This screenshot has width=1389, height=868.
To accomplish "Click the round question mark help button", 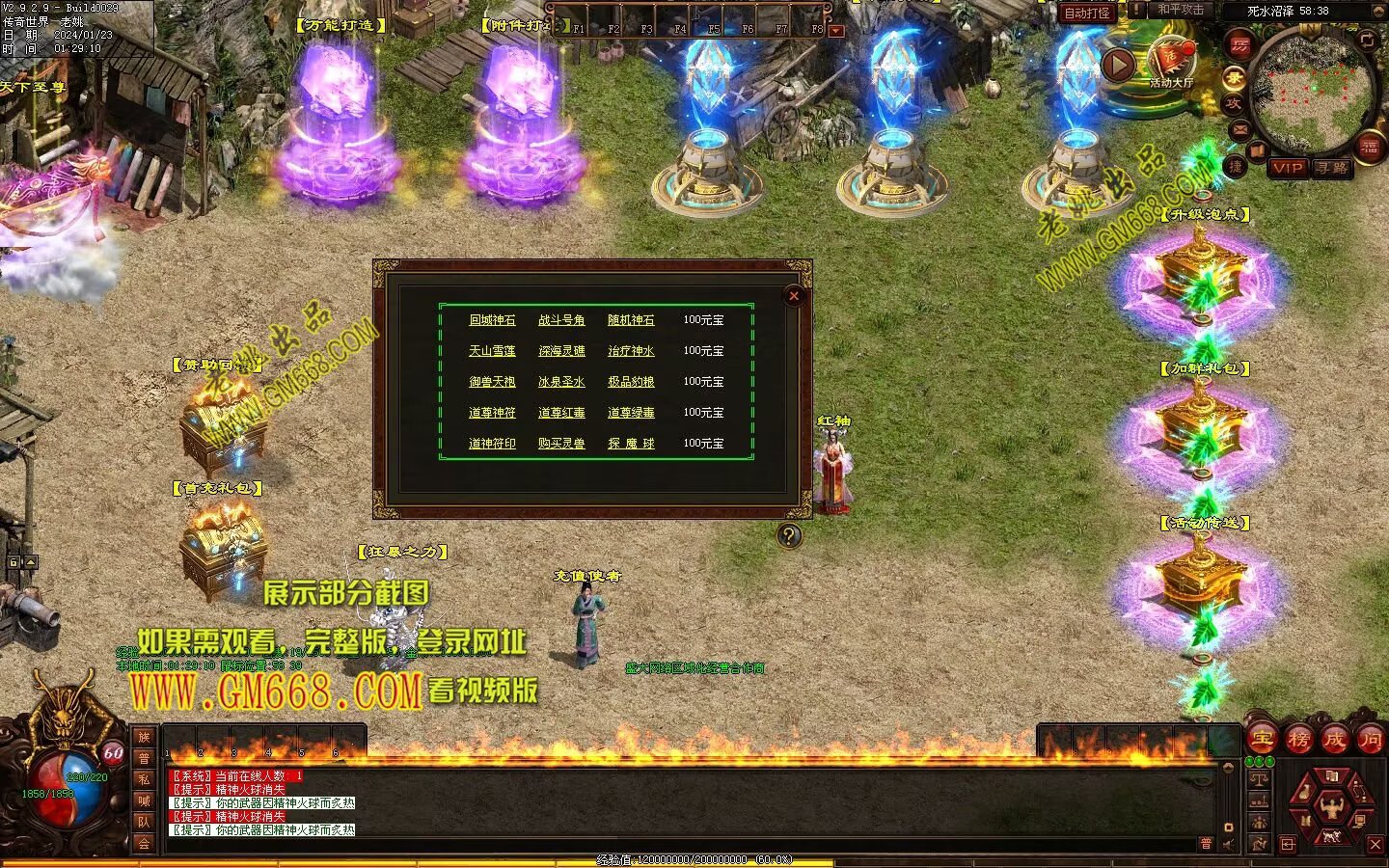I will [789, 535].
